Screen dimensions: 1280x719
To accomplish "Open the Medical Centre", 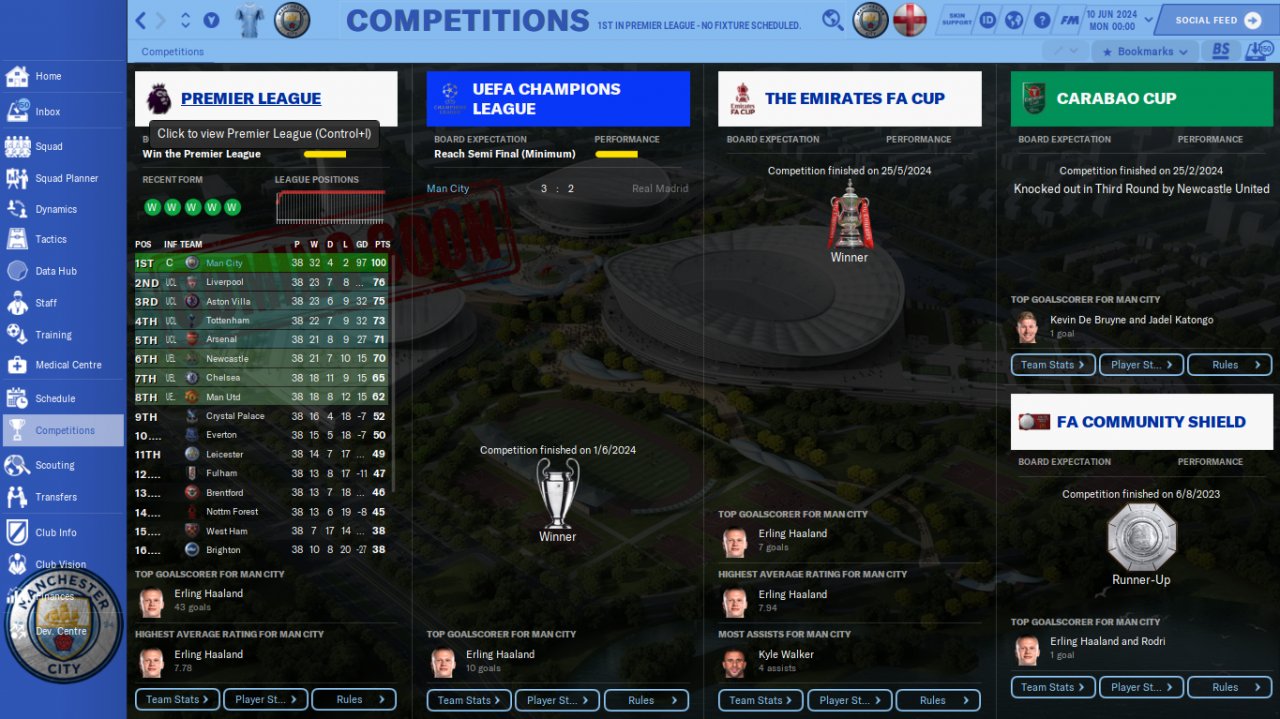I will point(68,365).
